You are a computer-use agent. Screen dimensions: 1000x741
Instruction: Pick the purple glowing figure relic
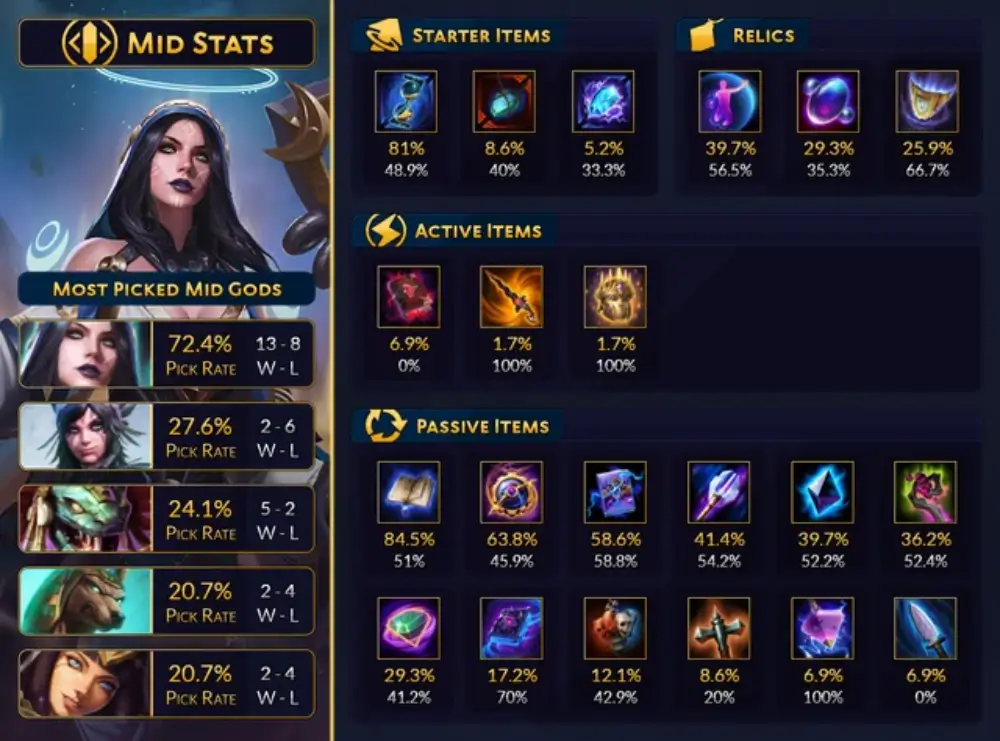click(x=729, y=101)
